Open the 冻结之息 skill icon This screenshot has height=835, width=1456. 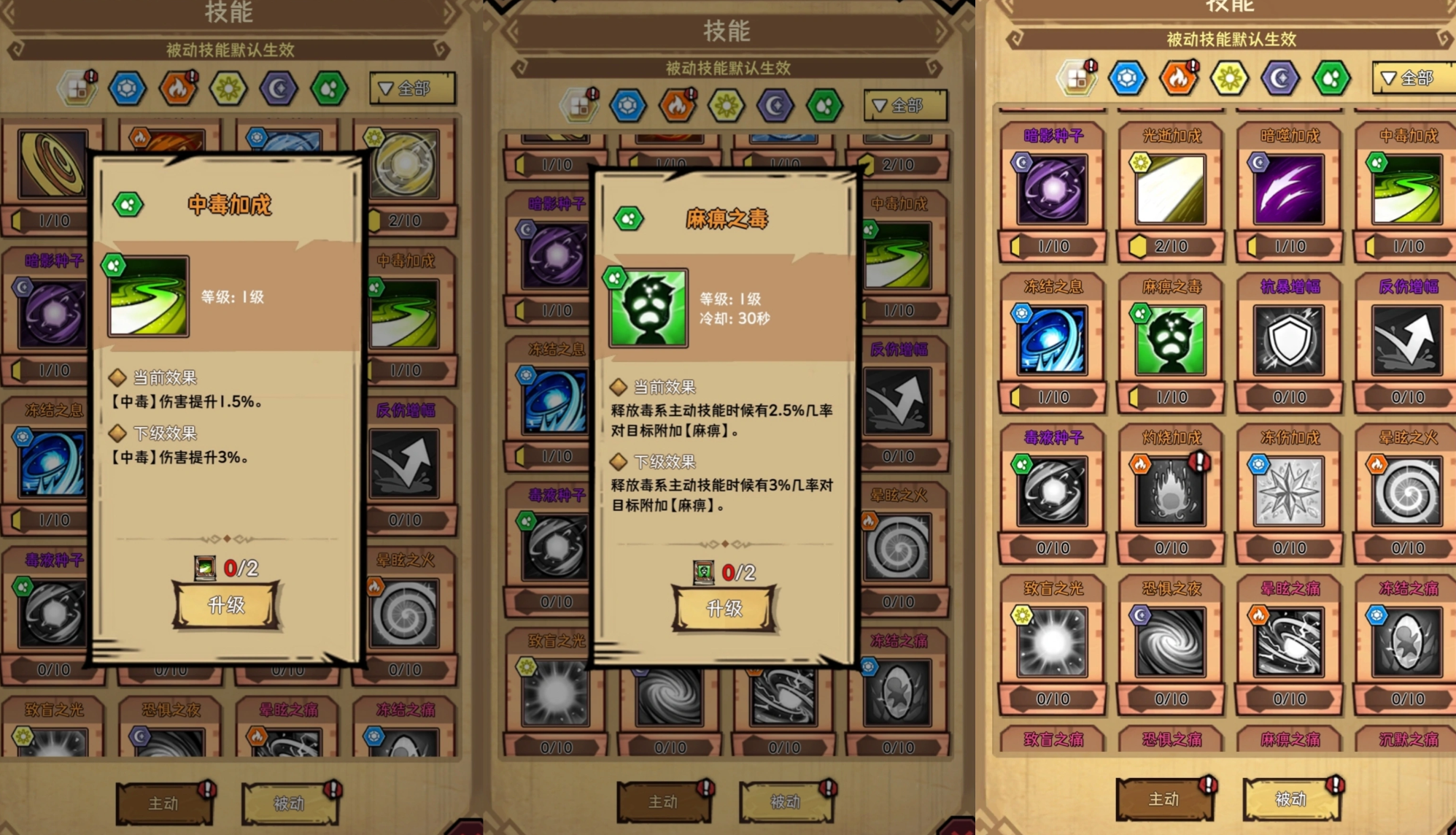pyautogui.click(x=1052, y=339)
